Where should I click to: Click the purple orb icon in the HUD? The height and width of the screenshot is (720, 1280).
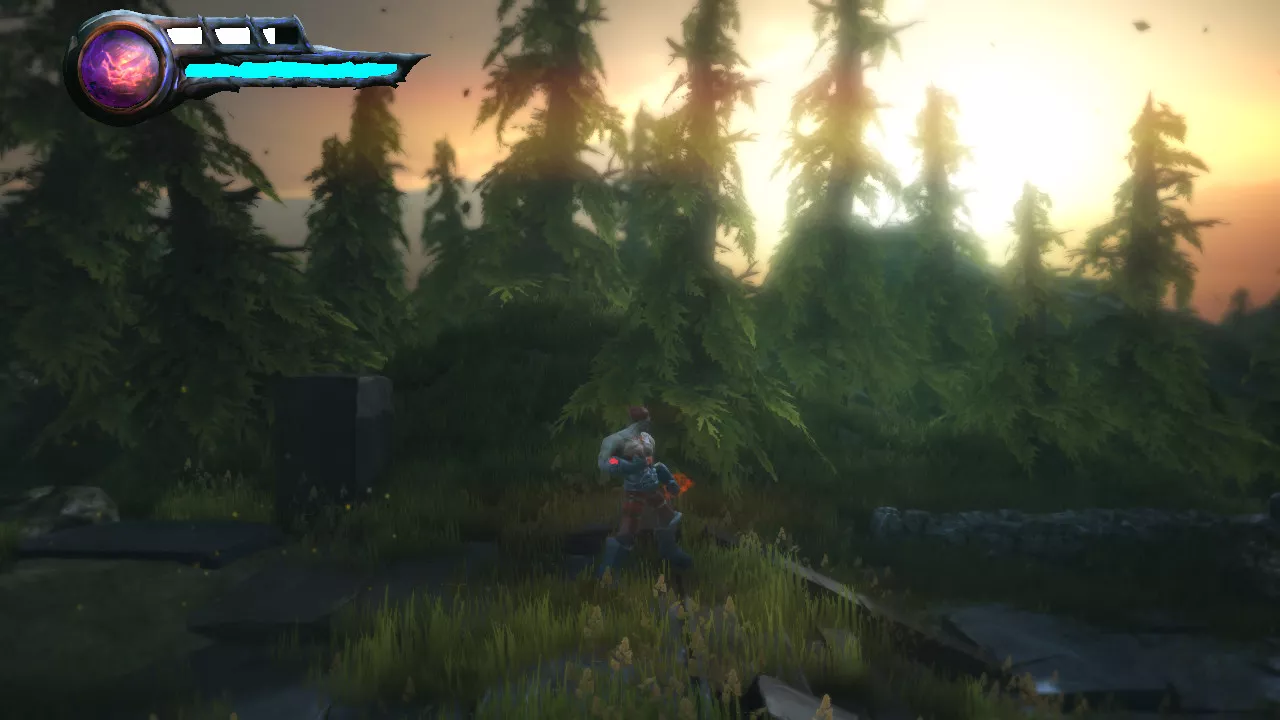(120, 68)
